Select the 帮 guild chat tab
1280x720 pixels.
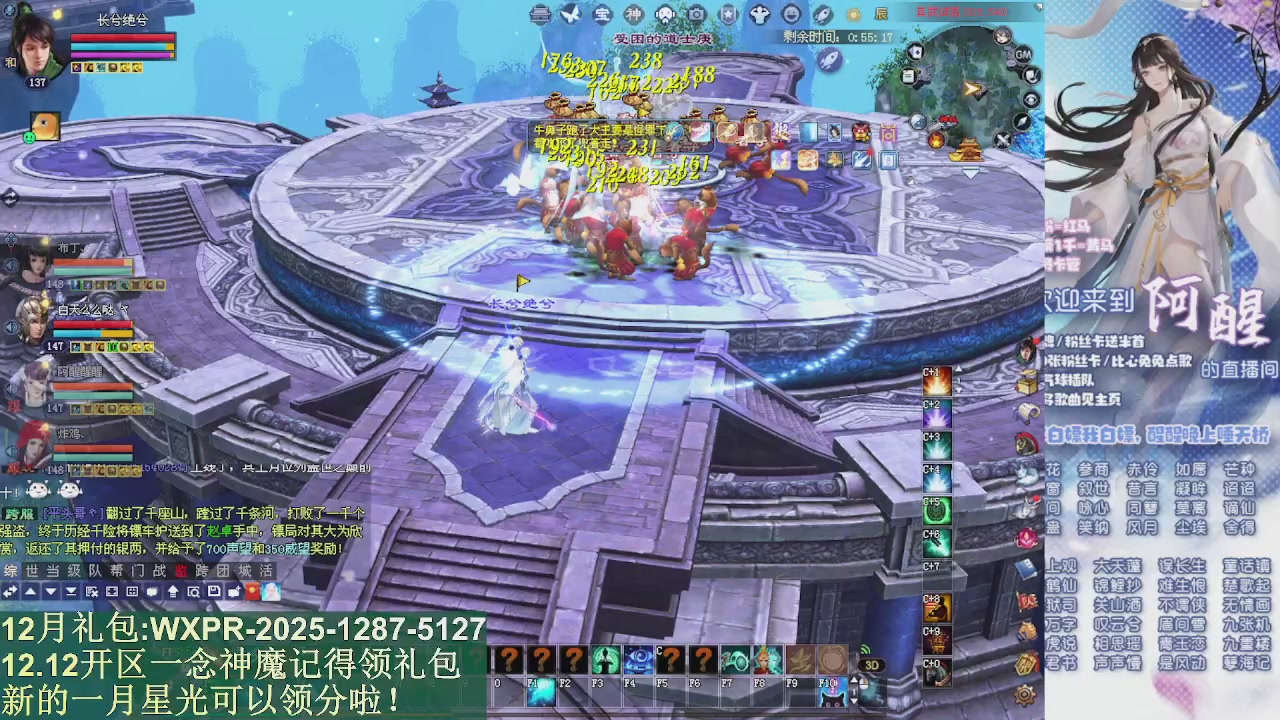(x=116, y=570)
